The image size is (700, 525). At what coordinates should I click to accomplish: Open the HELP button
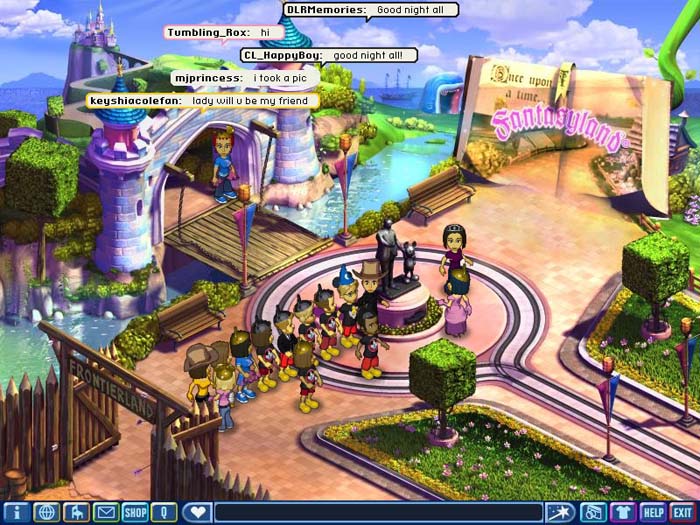pos(653,512)
